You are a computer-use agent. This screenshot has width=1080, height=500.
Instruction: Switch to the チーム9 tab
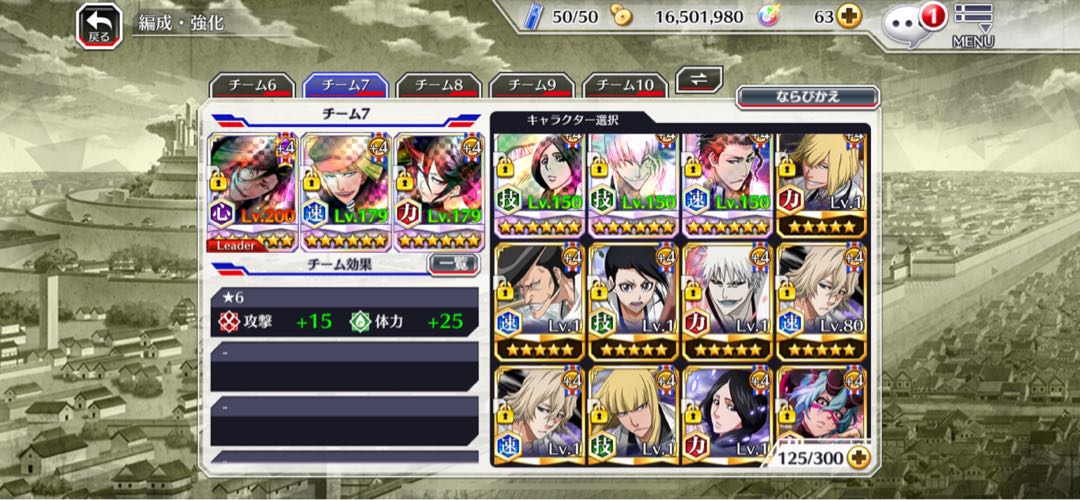pos(532,85)
